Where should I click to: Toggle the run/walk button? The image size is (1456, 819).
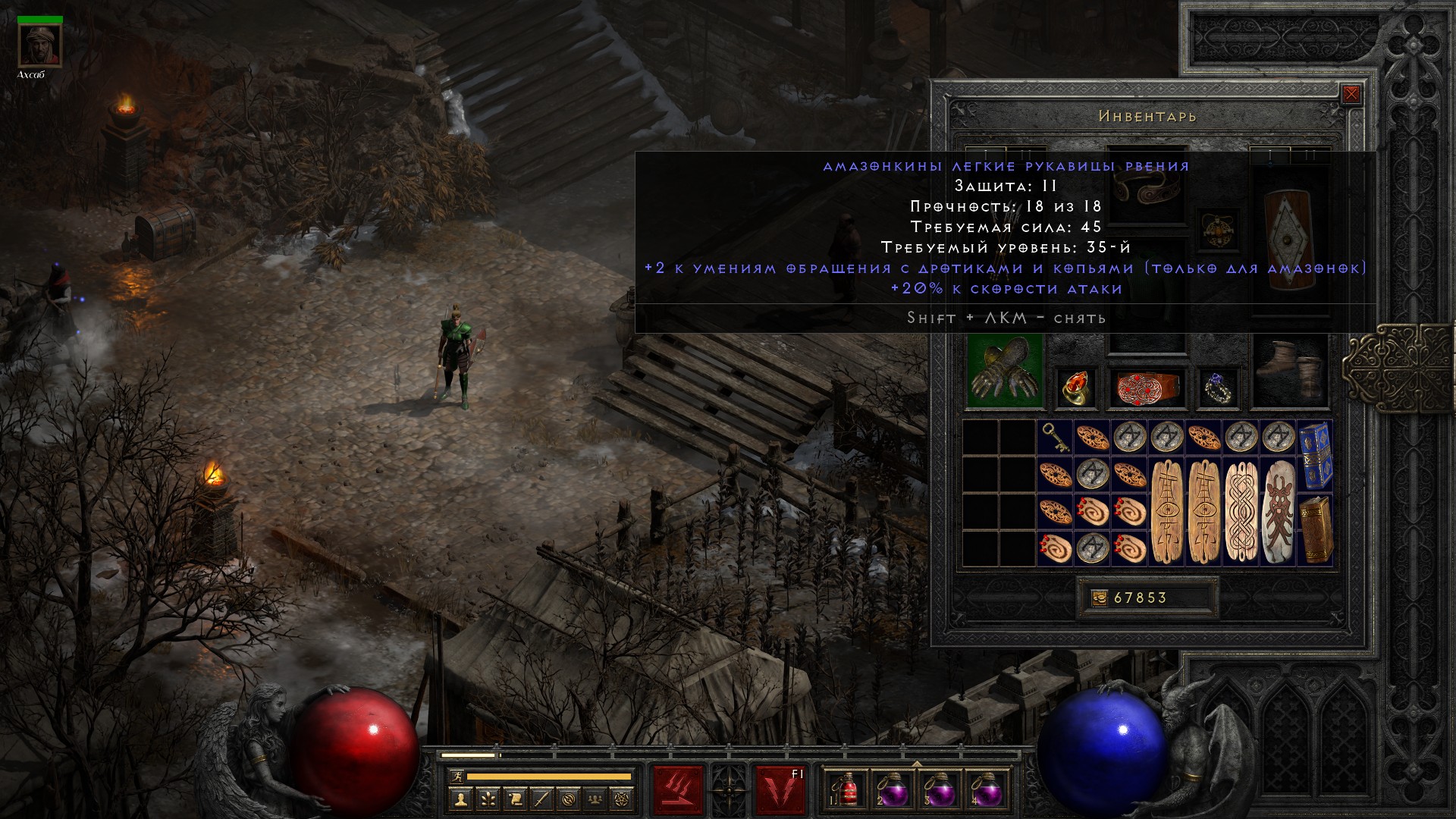(455, 777)
